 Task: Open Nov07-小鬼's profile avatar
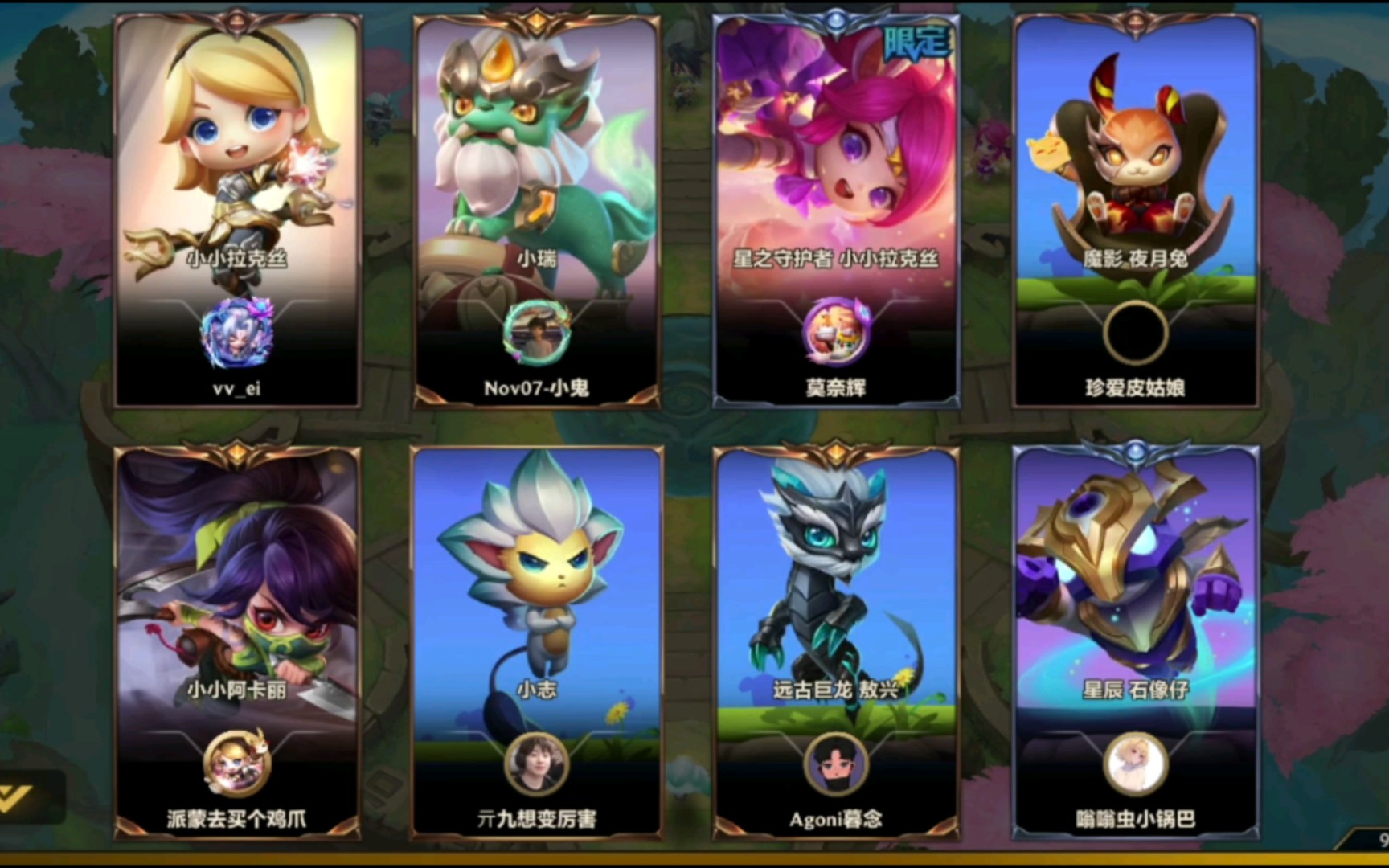pos(537,333)
